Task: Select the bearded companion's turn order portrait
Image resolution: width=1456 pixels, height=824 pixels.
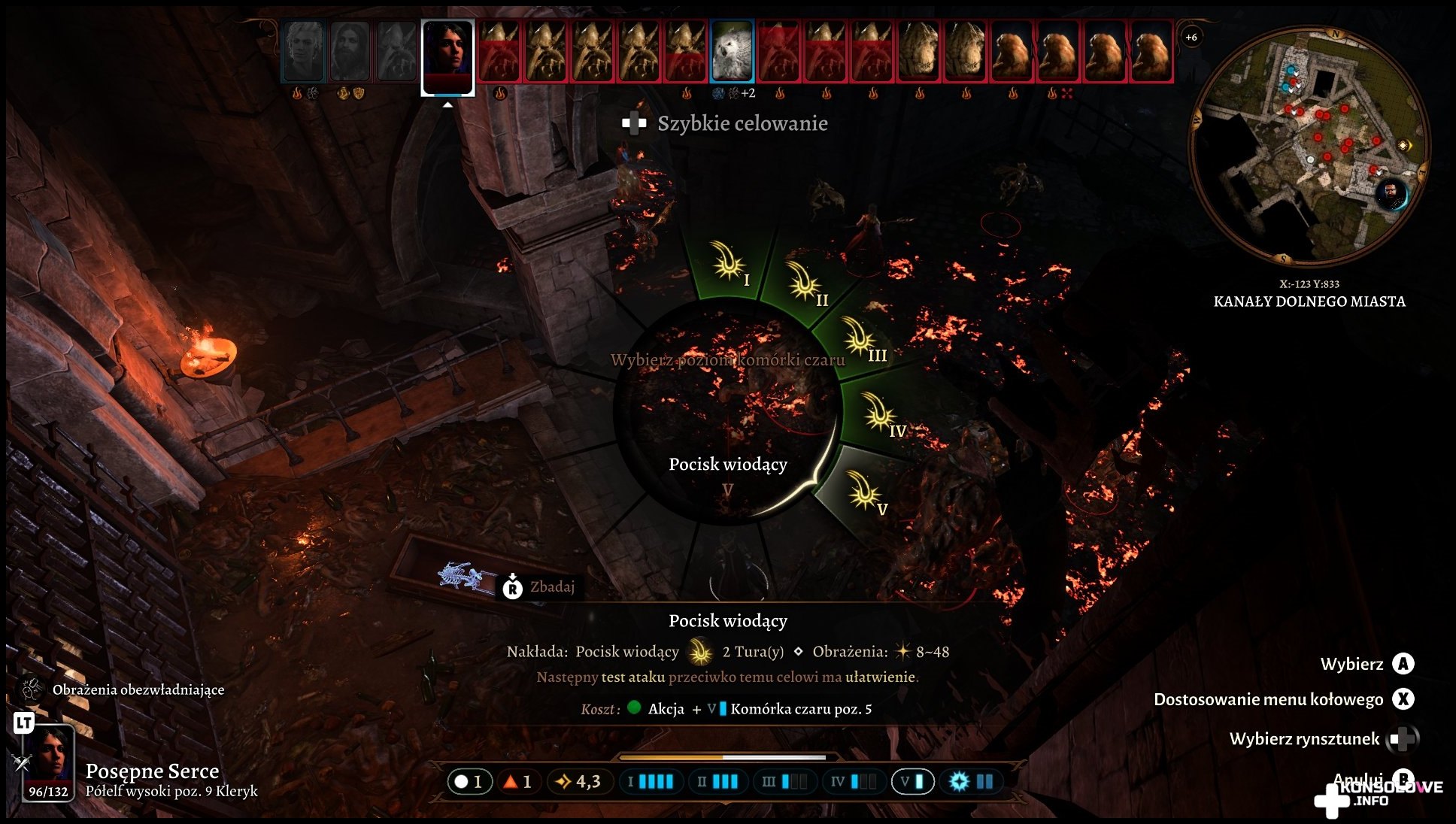Action: pyautogui.click(x=350, y=51)
